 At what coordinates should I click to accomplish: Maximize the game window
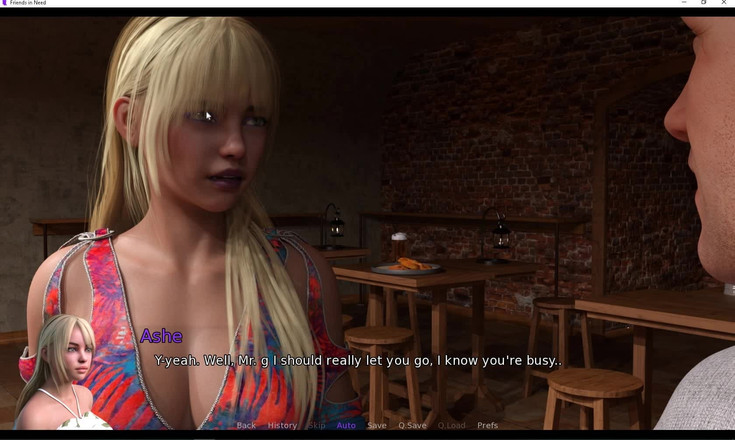[x=704, y=3]
